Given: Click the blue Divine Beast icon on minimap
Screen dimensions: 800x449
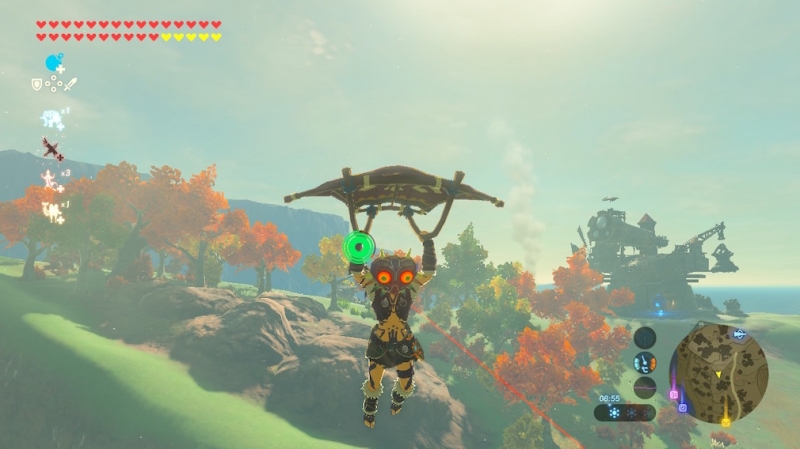Looking at the screenshot, I should [740, 335].
